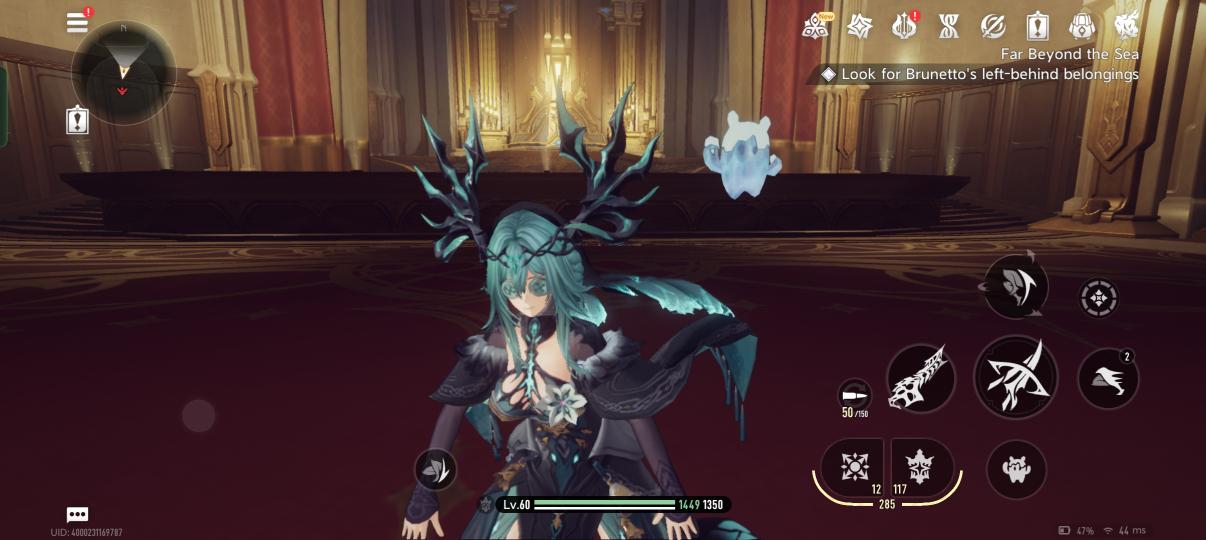Tap the crosshair lock-on target button
Screen dimensions: 1206x540
(x=1099, y=298)
